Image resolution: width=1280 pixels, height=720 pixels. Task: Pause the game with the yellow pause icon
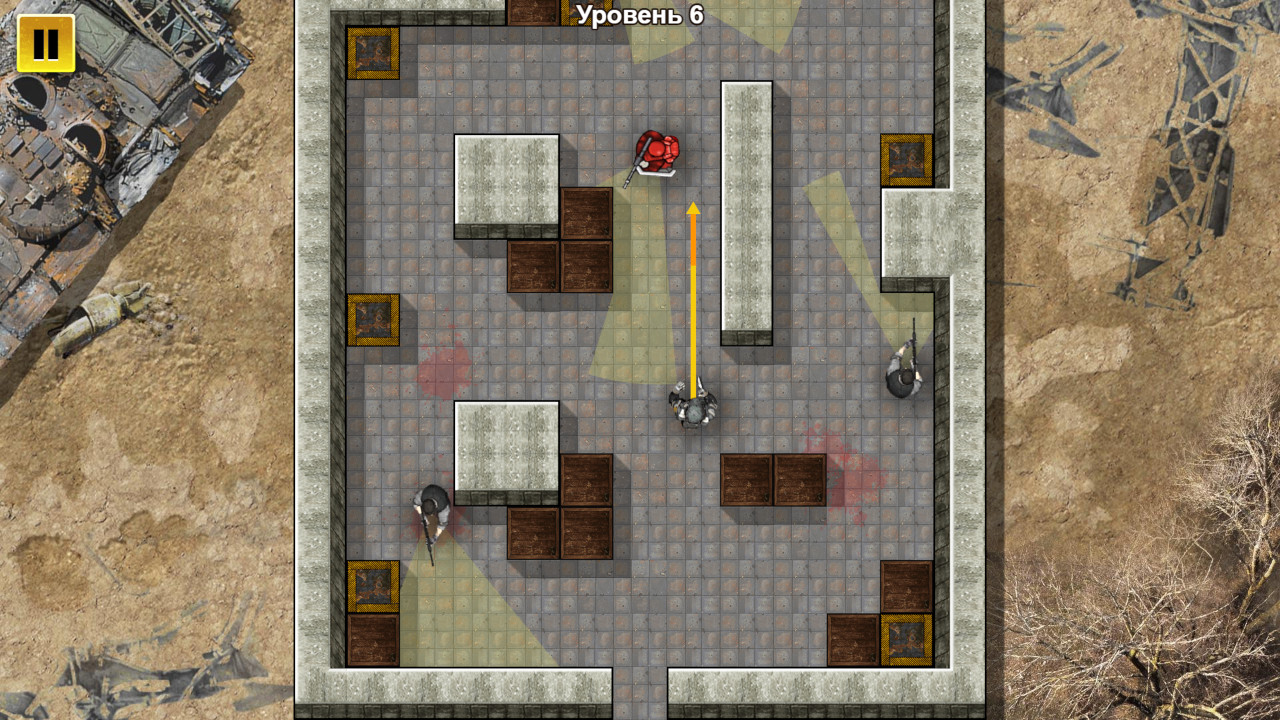[46, 44]
